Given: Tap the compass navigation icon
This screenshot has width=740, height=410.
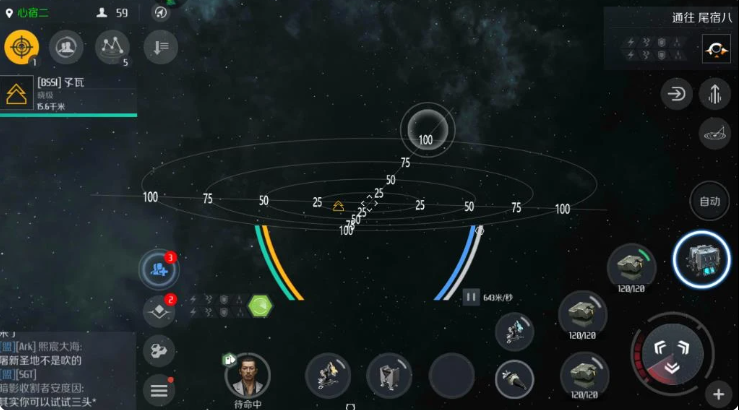Looking at the screenshot, I should (x=161, y=13).
